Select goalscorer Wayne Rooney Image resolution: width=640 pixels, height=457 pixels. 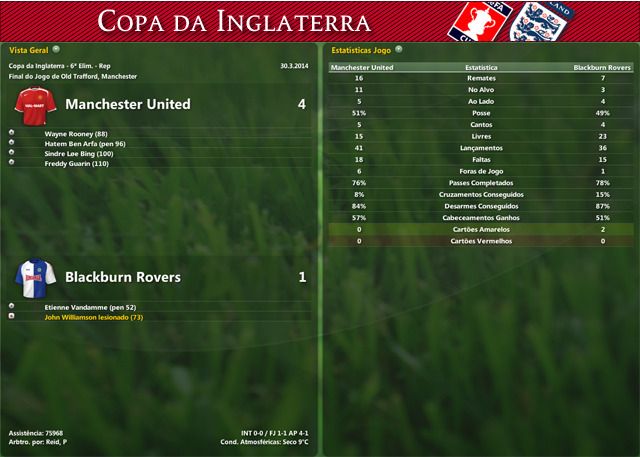pos(76,133)
